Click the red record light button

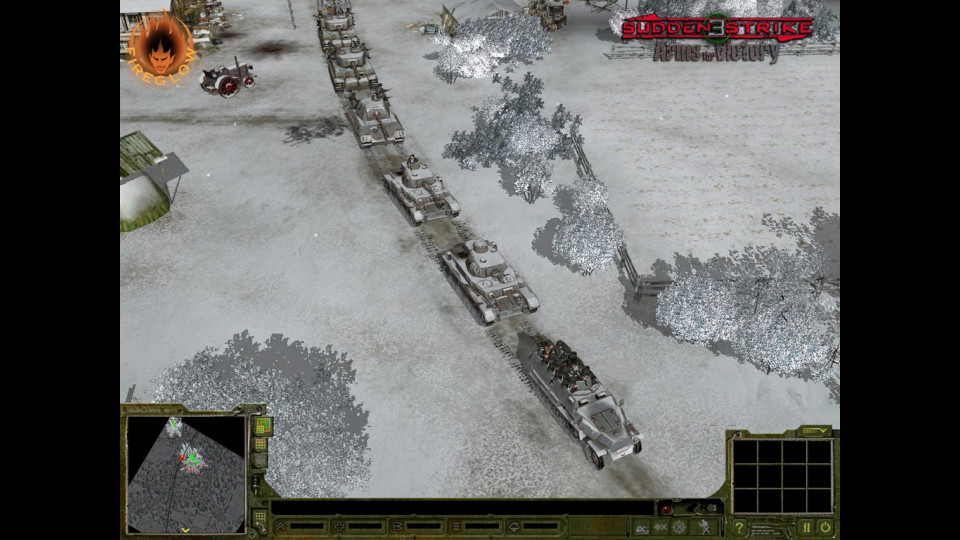(666, 509)
